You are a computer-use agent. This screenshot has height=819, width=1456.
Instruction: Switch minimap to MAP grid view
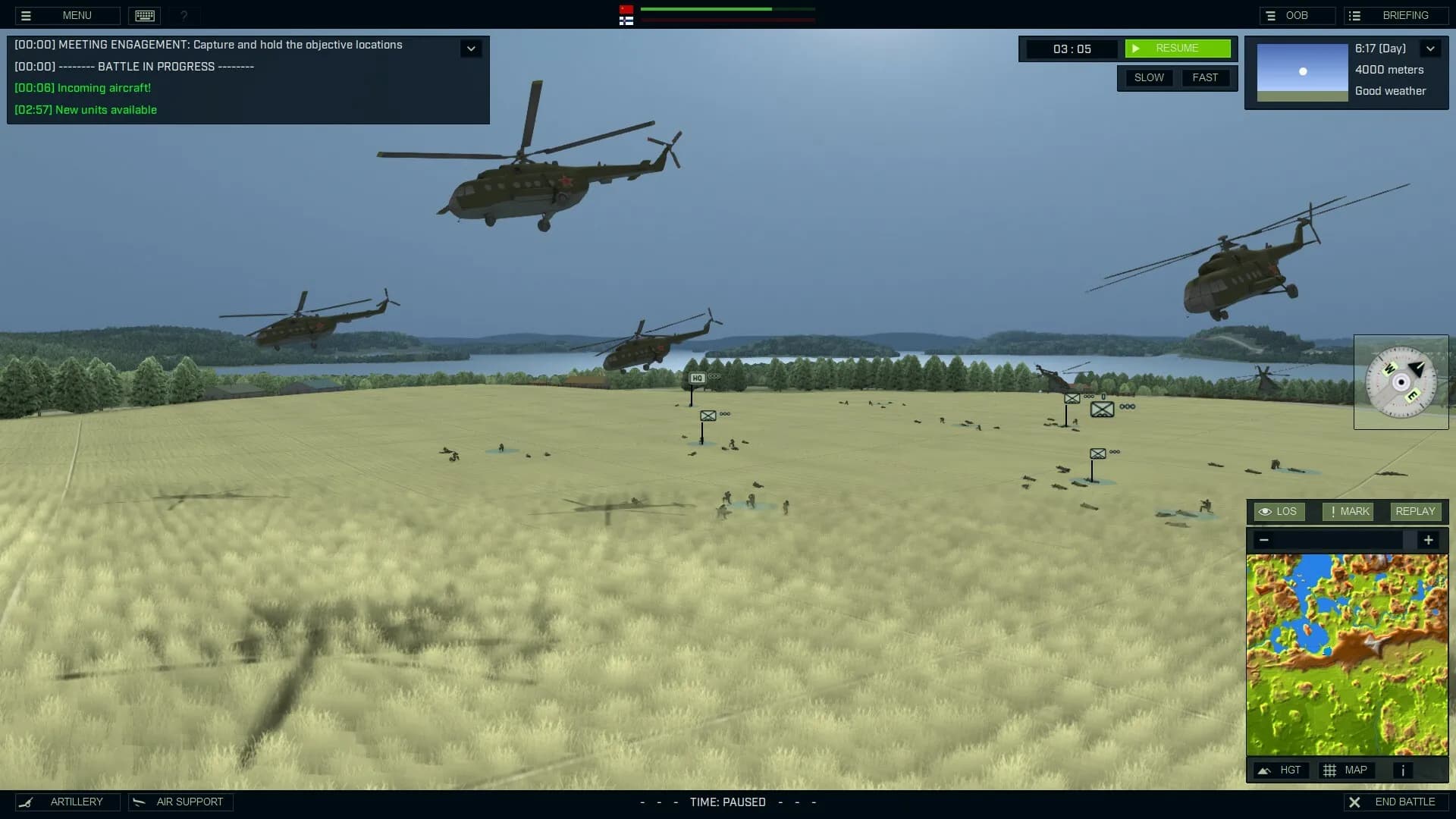(x=1346, y=770)
